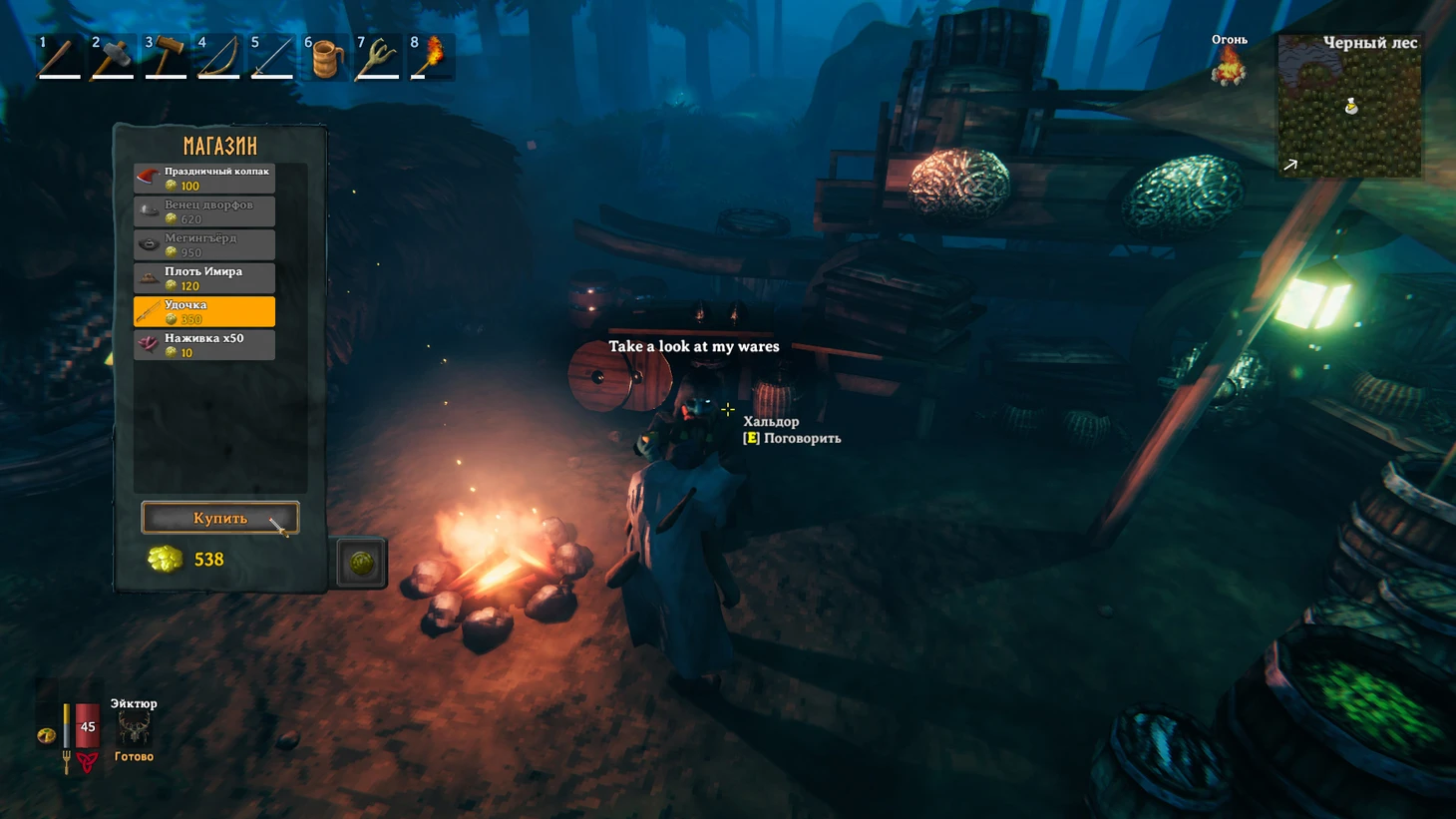1456x819 pixels.
Task: Choose the sword in hotbar slot 5
Action: 271,58
